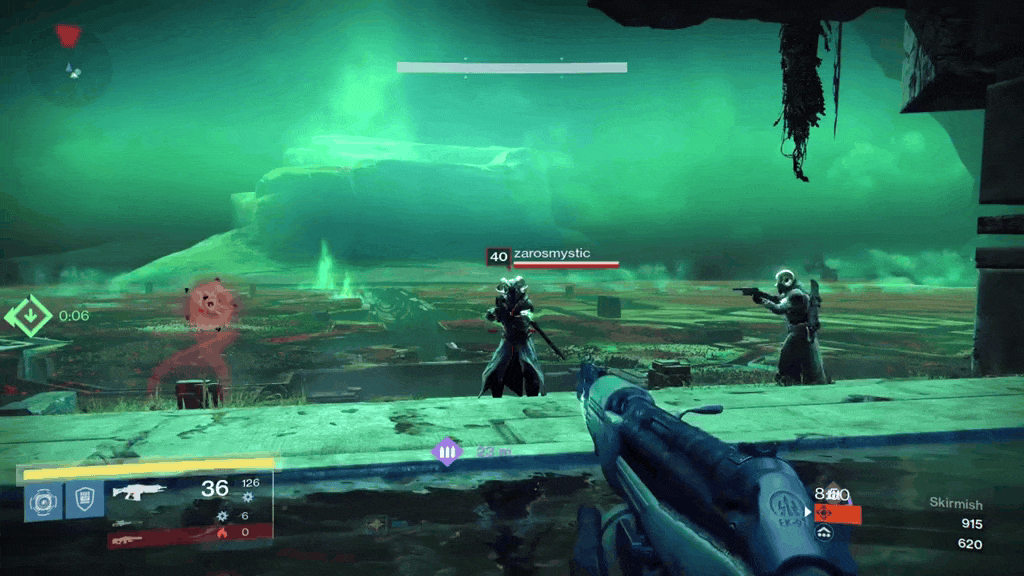Select the grenade ability icon
The width and height of the screenshot is (1024, 576).
pos(43,500)
